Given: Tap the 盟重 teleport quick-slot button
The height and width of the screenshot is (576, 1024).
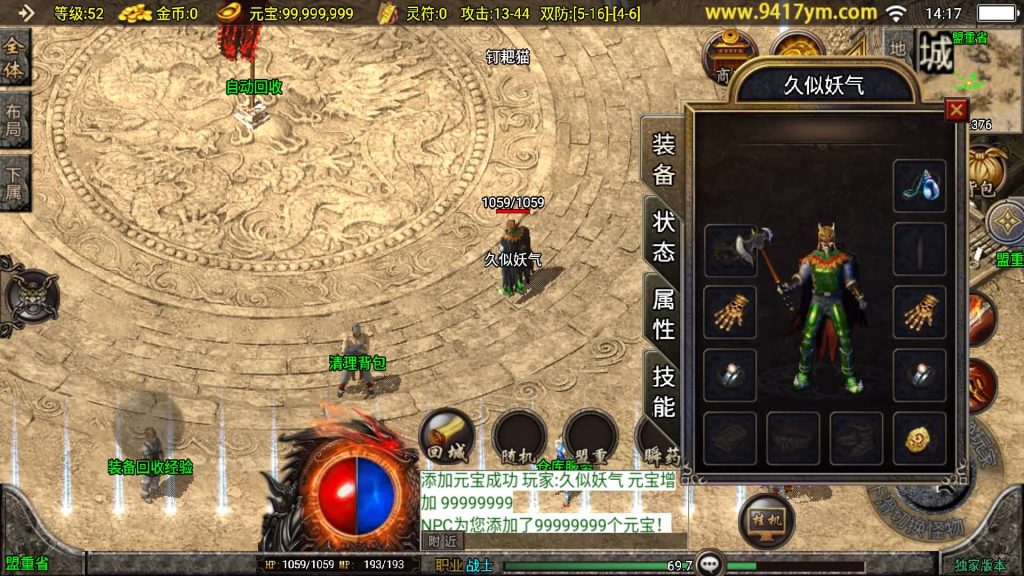Looking at the screenshot, I should point(590,437).
